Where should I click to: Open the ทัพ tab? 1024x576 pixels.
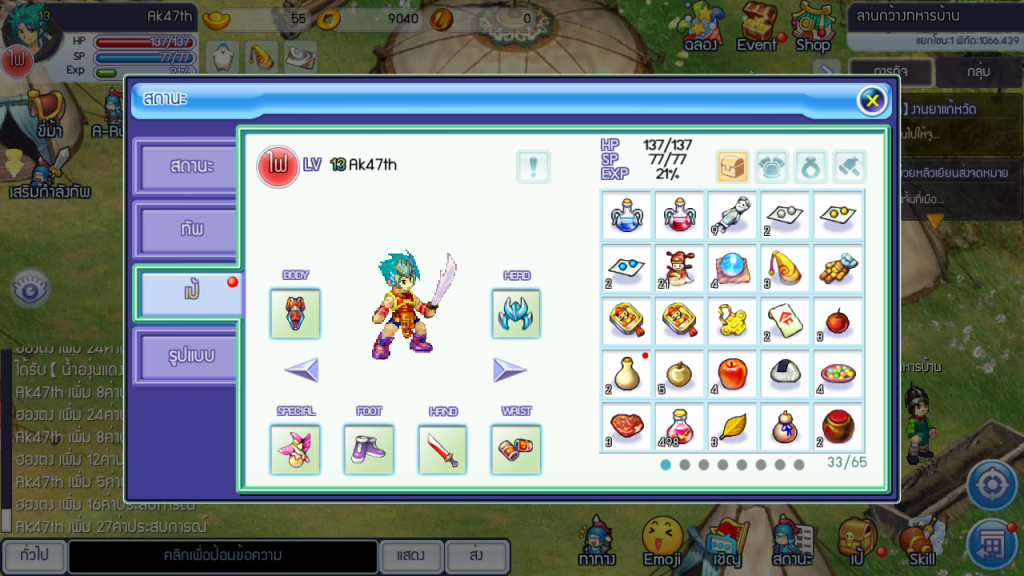[189, 229]
